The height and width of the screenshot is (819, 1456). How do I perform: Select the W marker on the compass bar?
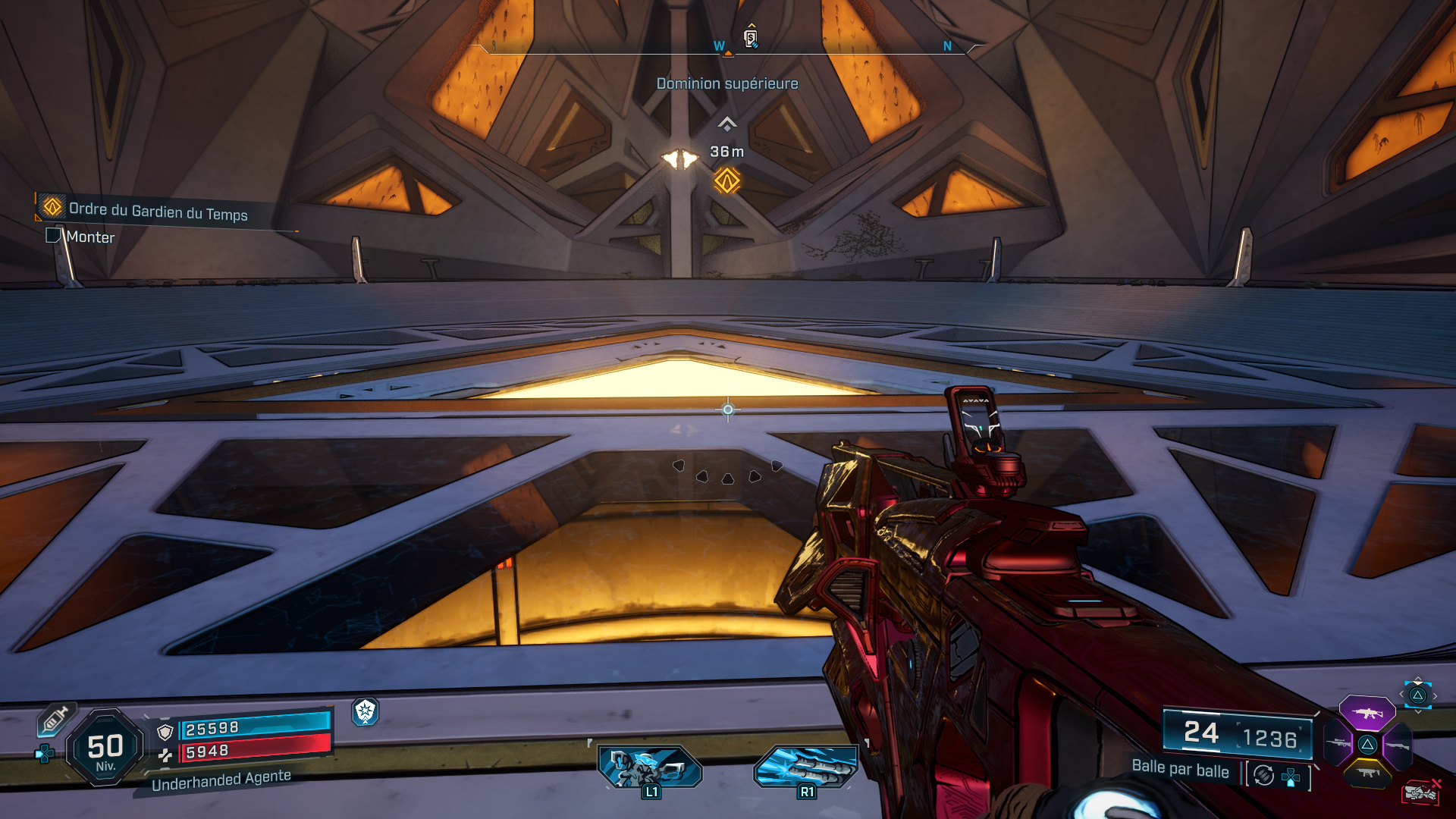pyautogui.click(x=717, y=45)
